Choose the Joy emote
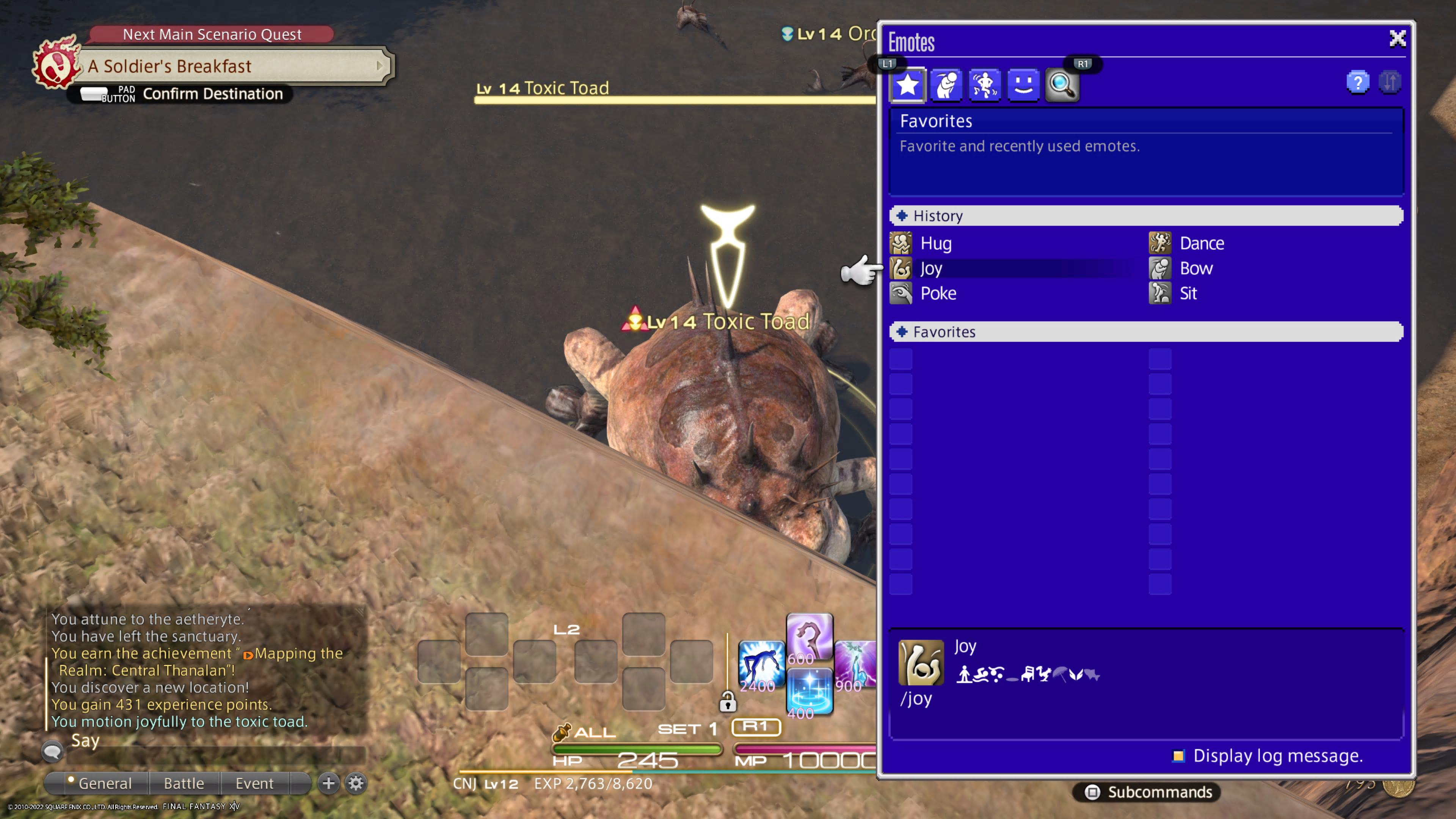This screenshot has height=819, width=1456. (x=931, y=268)
